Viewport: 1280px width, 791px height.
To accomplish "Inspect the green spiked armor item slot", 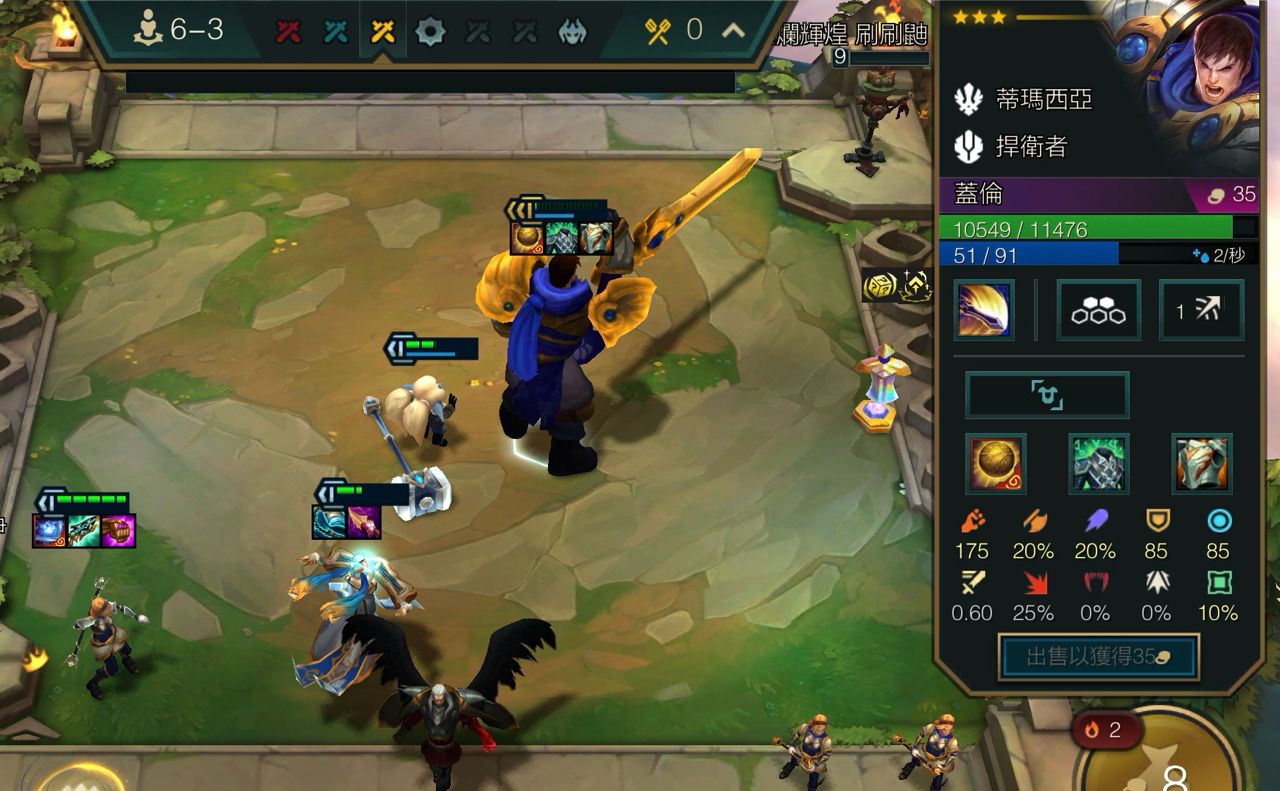I will (x=1098, y=464).
